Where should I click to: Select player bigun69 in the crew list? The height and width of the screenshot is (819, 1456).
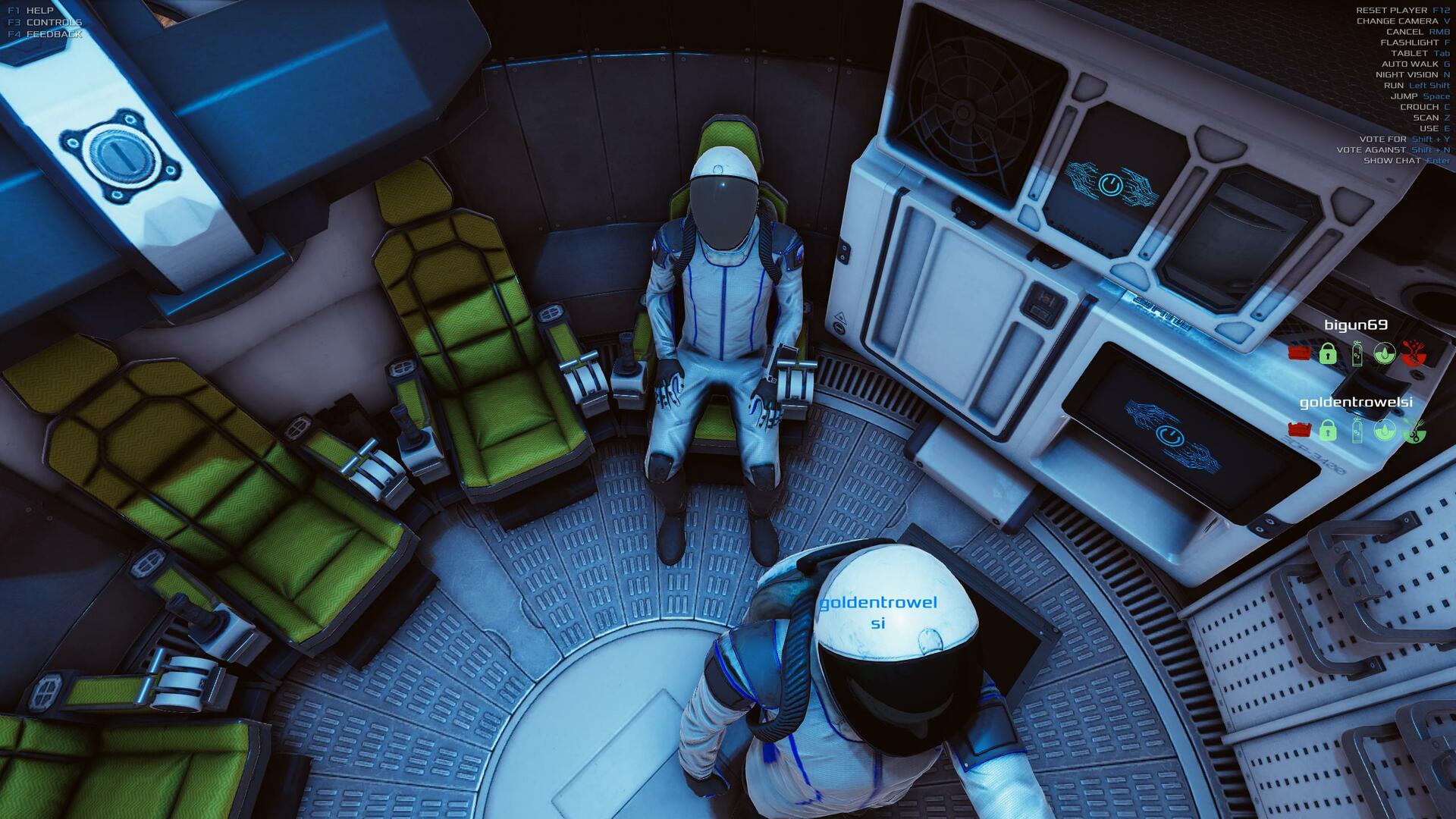tap(1355, 325)
